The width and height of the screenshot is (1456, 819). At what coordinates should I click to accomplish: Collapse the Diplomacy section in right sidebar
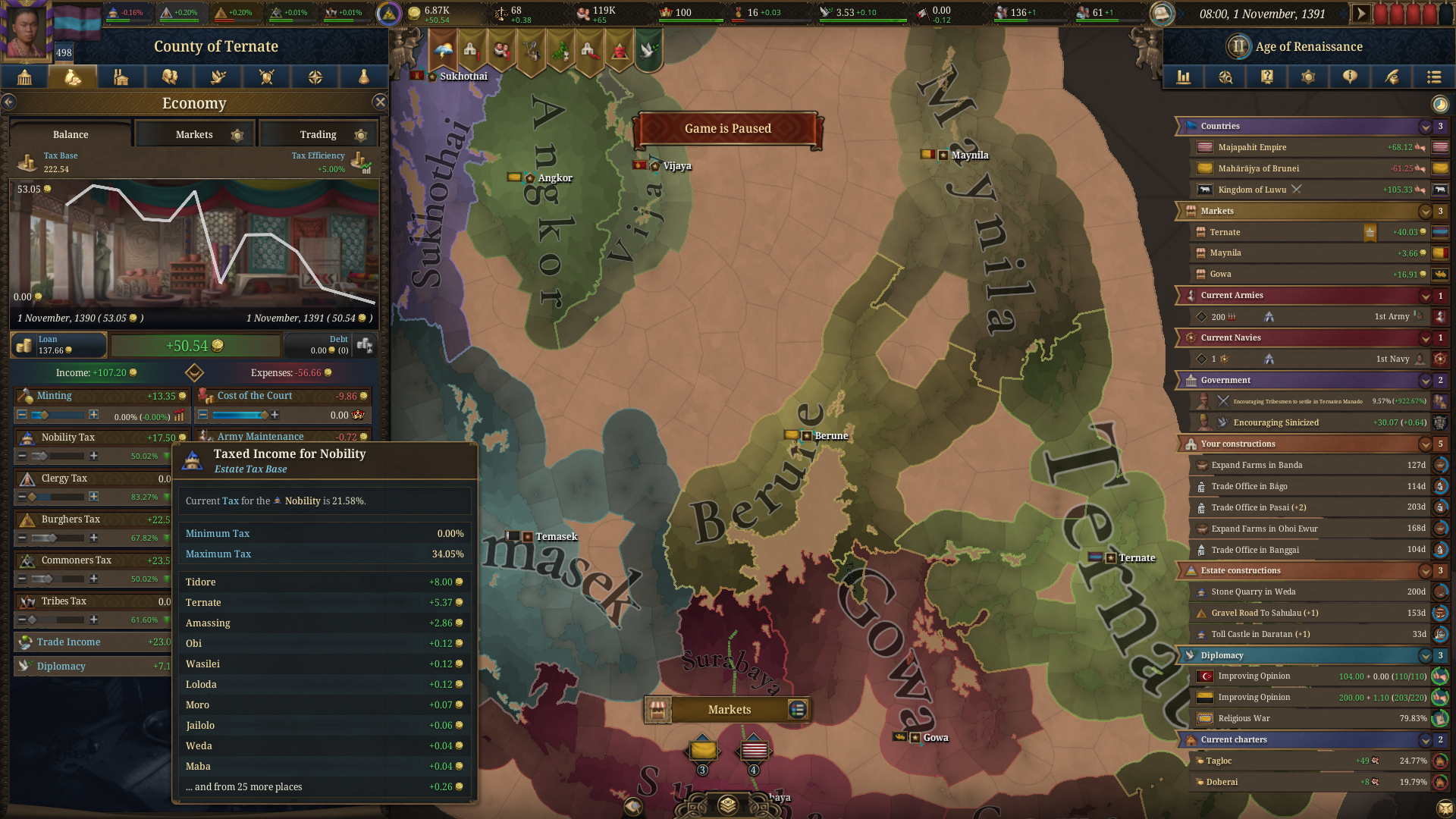1424,655
